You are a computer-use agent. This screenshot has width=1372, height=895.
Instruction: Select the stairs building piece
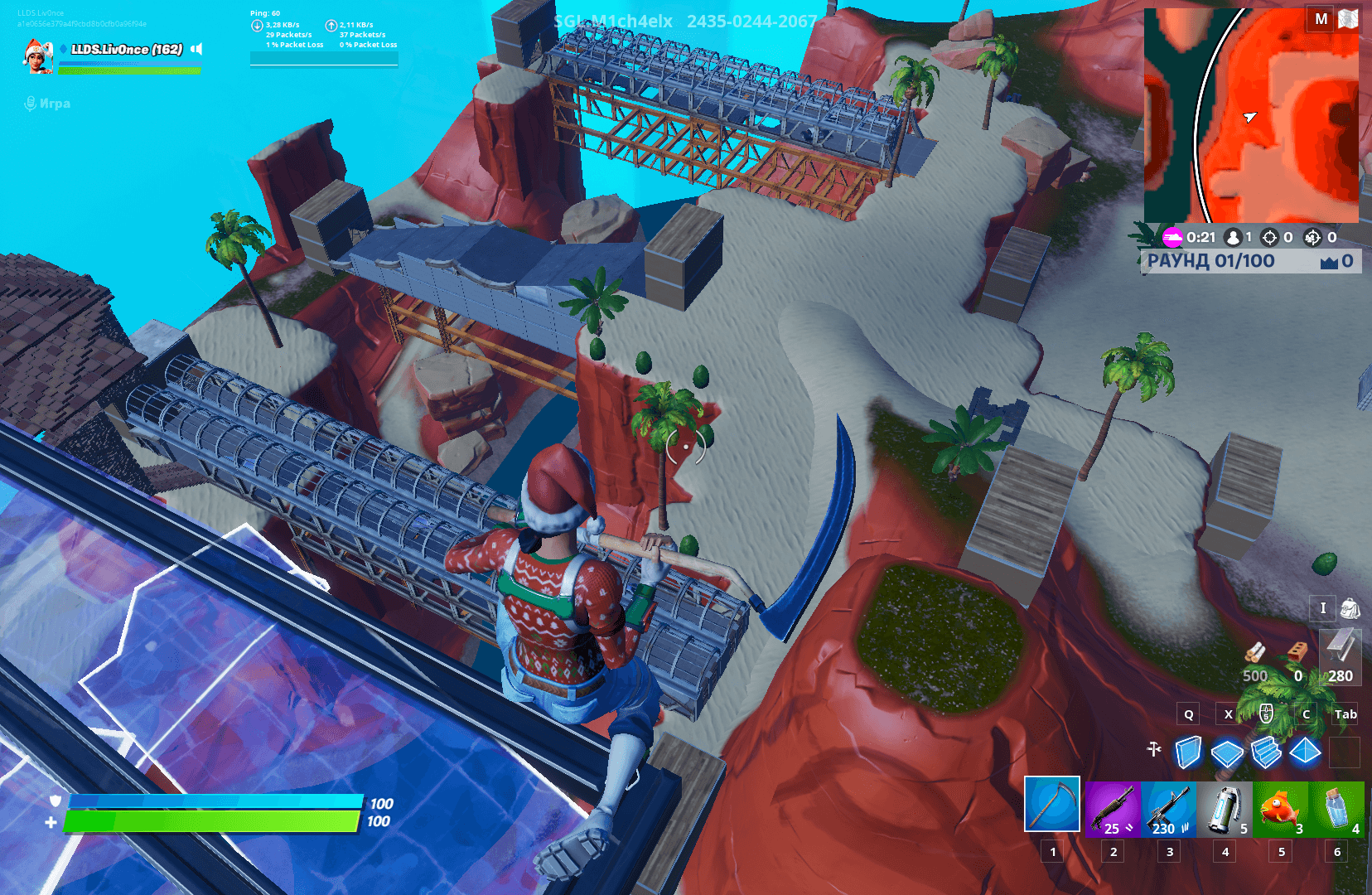[1266, 752]
